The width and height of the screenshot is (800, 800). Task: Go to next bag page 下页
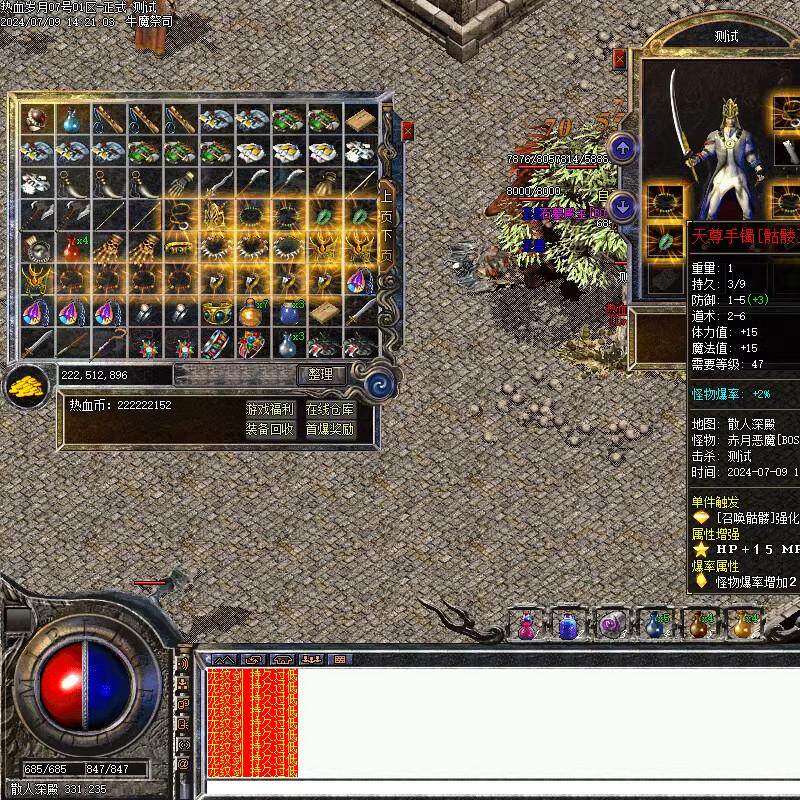[385, 247]
